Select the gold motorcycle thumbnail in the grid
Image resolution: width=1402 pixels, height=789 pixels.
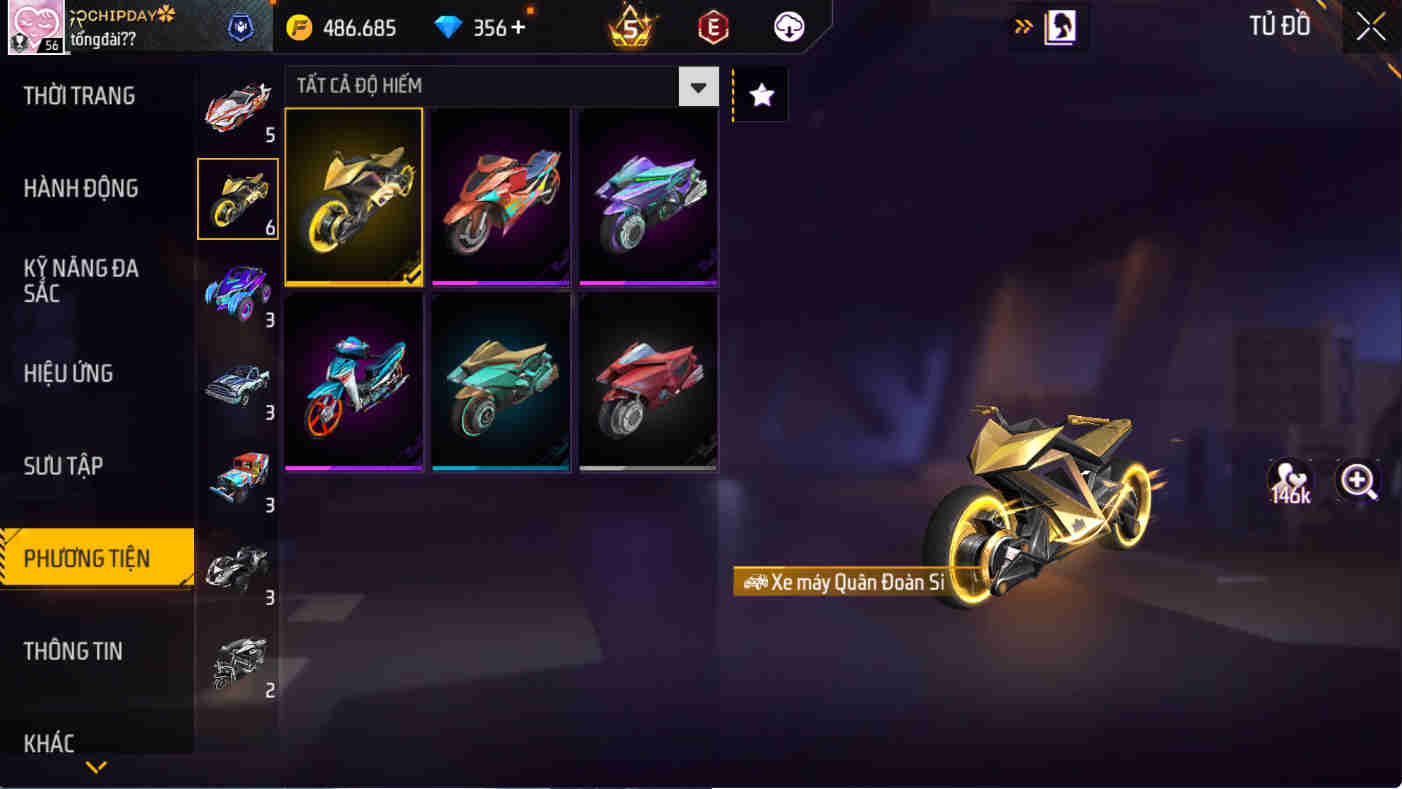[353, 196]
